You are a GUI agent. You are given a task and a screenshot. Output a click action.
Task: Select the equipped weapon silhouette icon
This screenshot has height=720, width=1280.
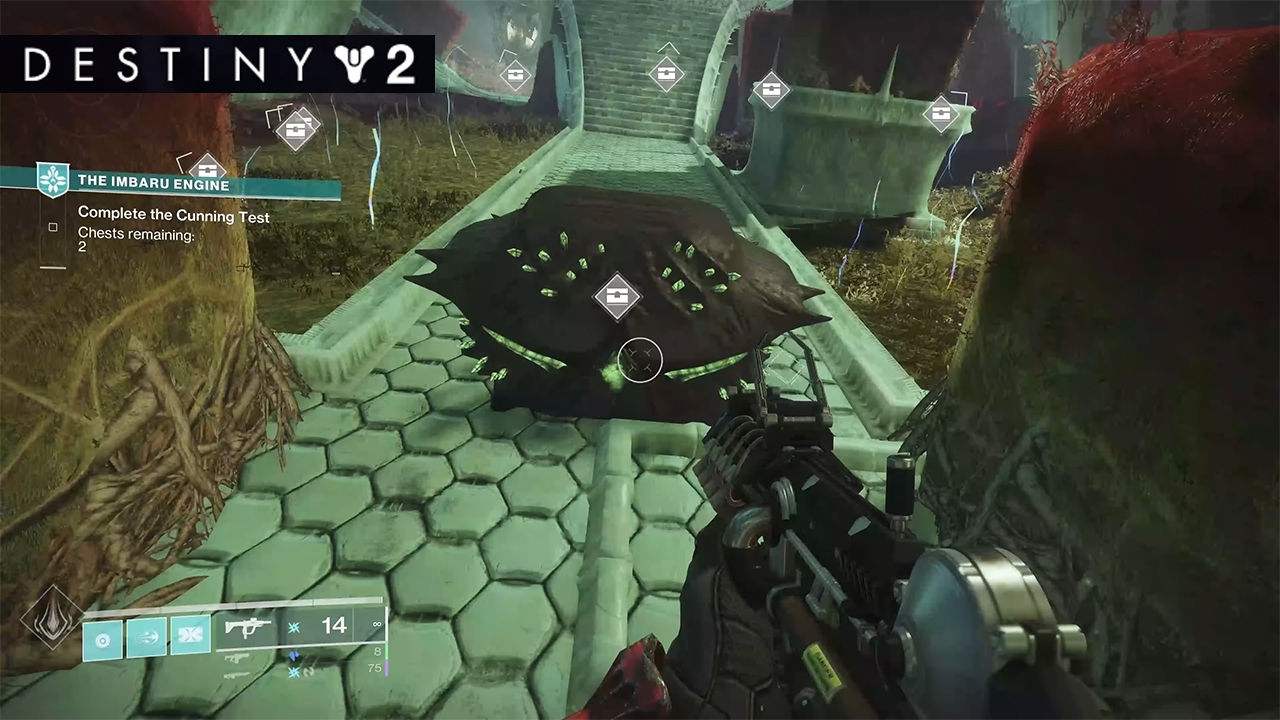click(x=246, y=626)
